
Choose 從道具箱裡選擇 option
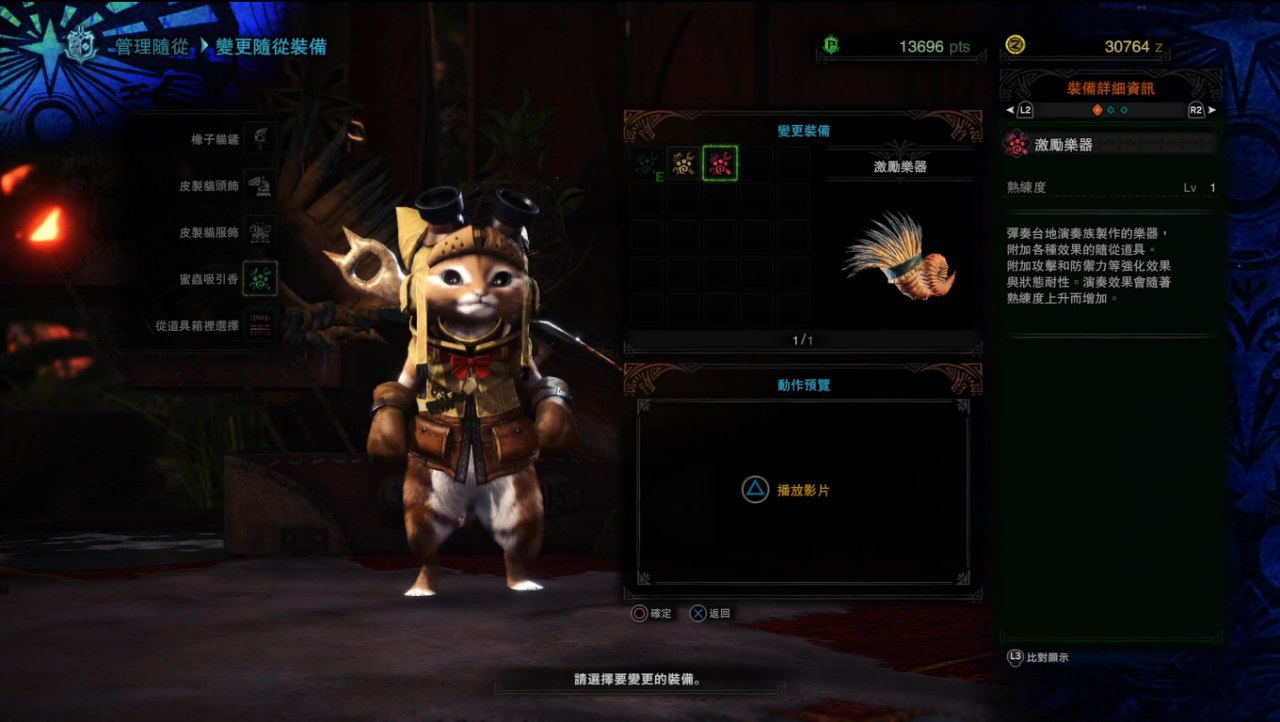260,325
